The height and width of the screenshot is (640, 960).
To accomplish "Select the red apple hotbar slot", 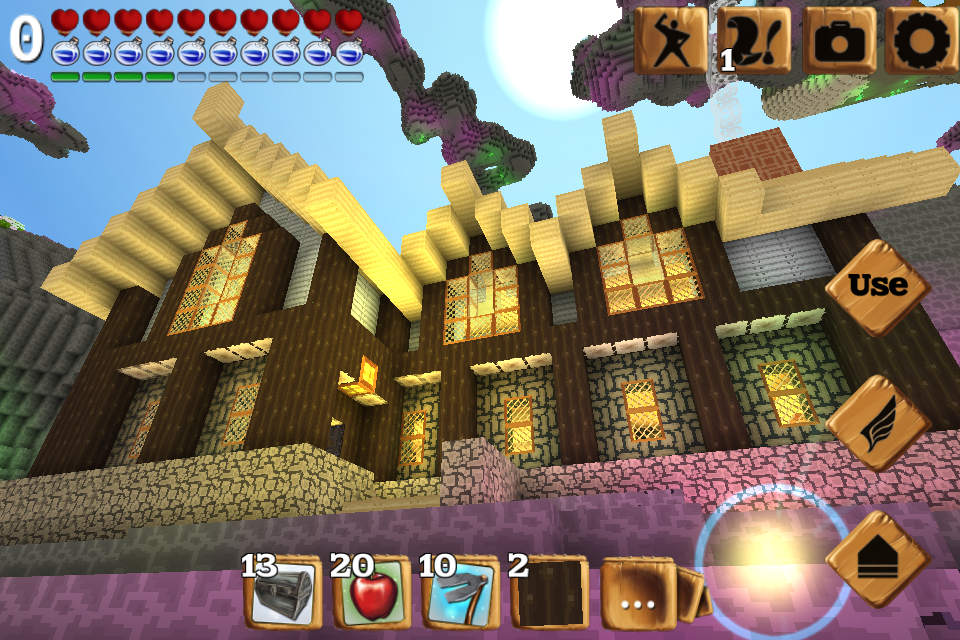I will point(372,593).
